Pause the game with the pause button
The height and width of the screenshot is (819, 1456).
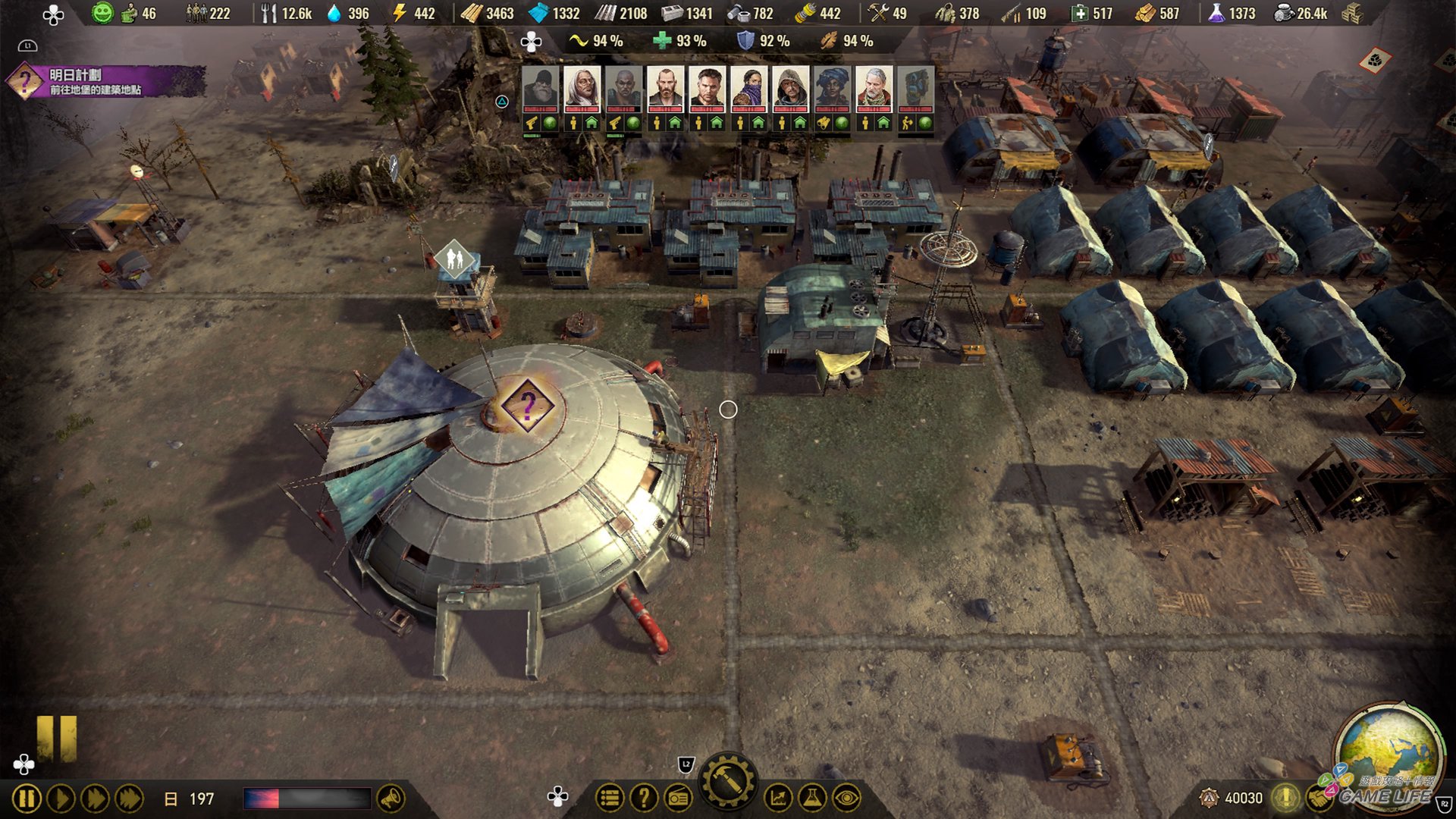click(26, 799)
